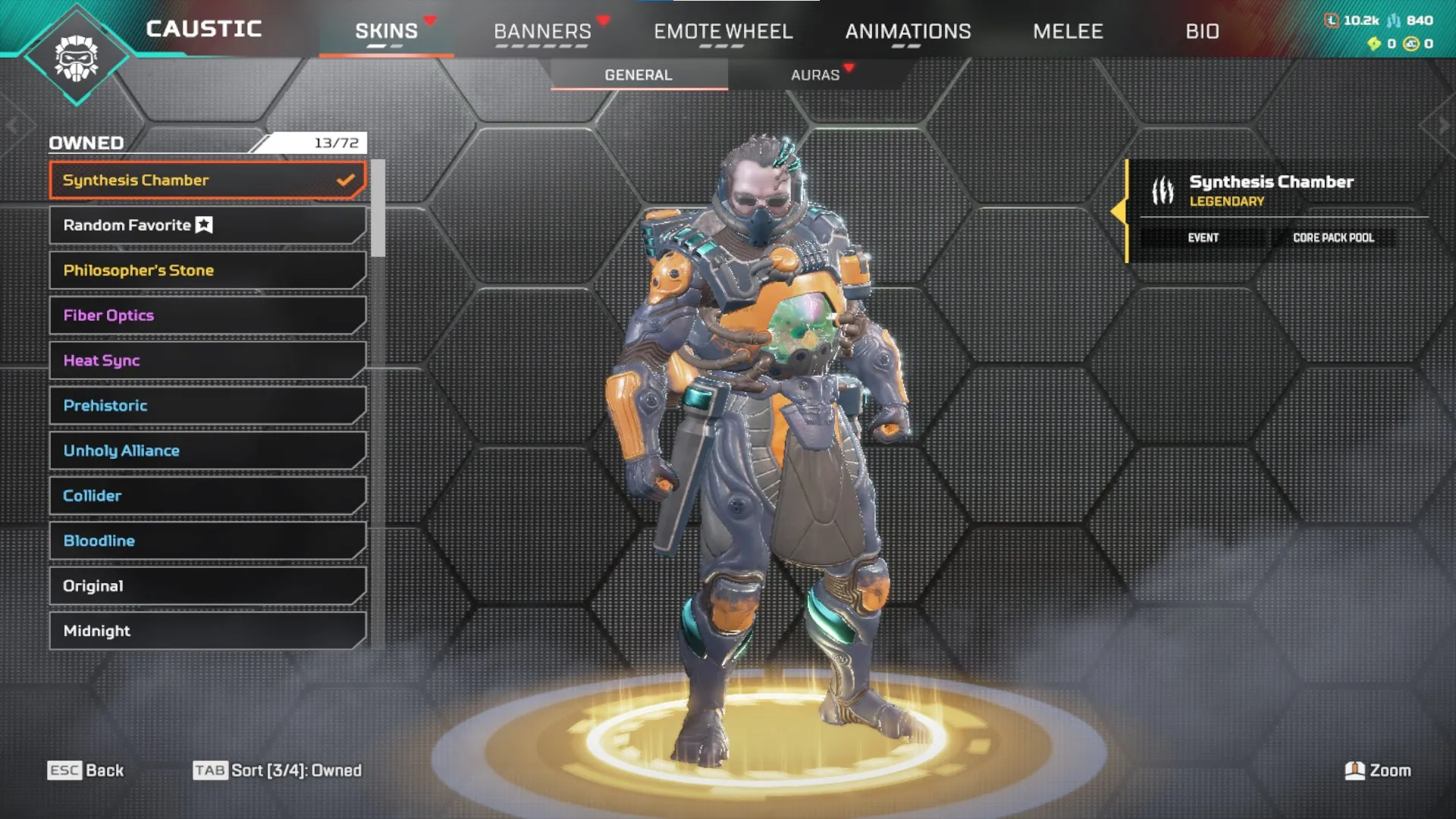1456x819 pixels.
Task: Open the BANNERS tab
Action: (x=542, y=31)
